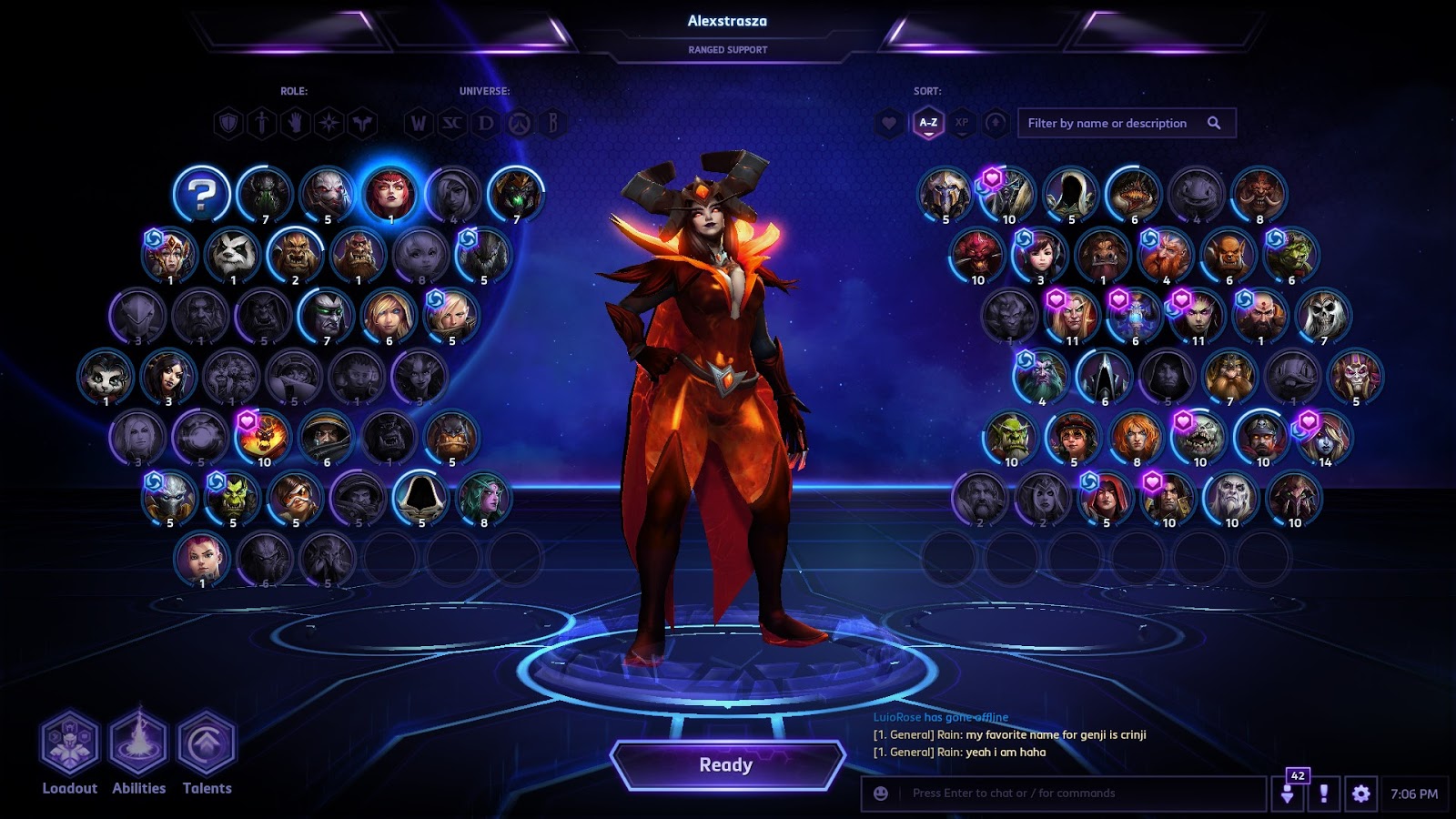Screen dimensions: 1456x819
Task: Sort heroes by favorites heart
Action: tap(889, 123)
